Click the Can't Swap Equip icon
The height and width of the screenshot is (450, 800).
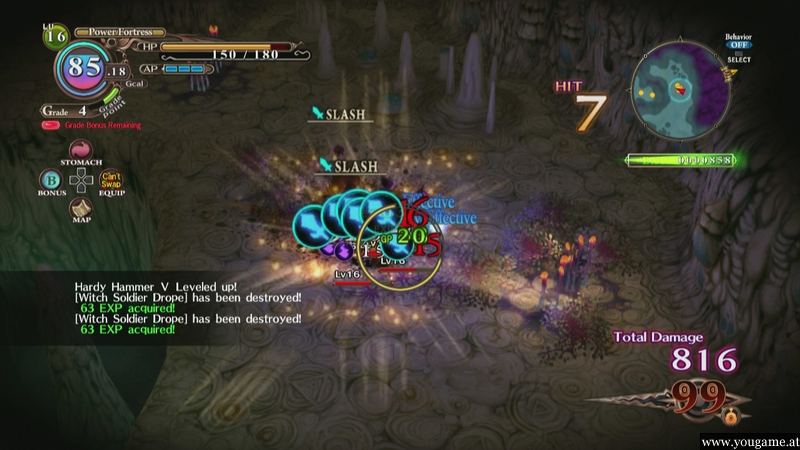[x=111, y=179]
